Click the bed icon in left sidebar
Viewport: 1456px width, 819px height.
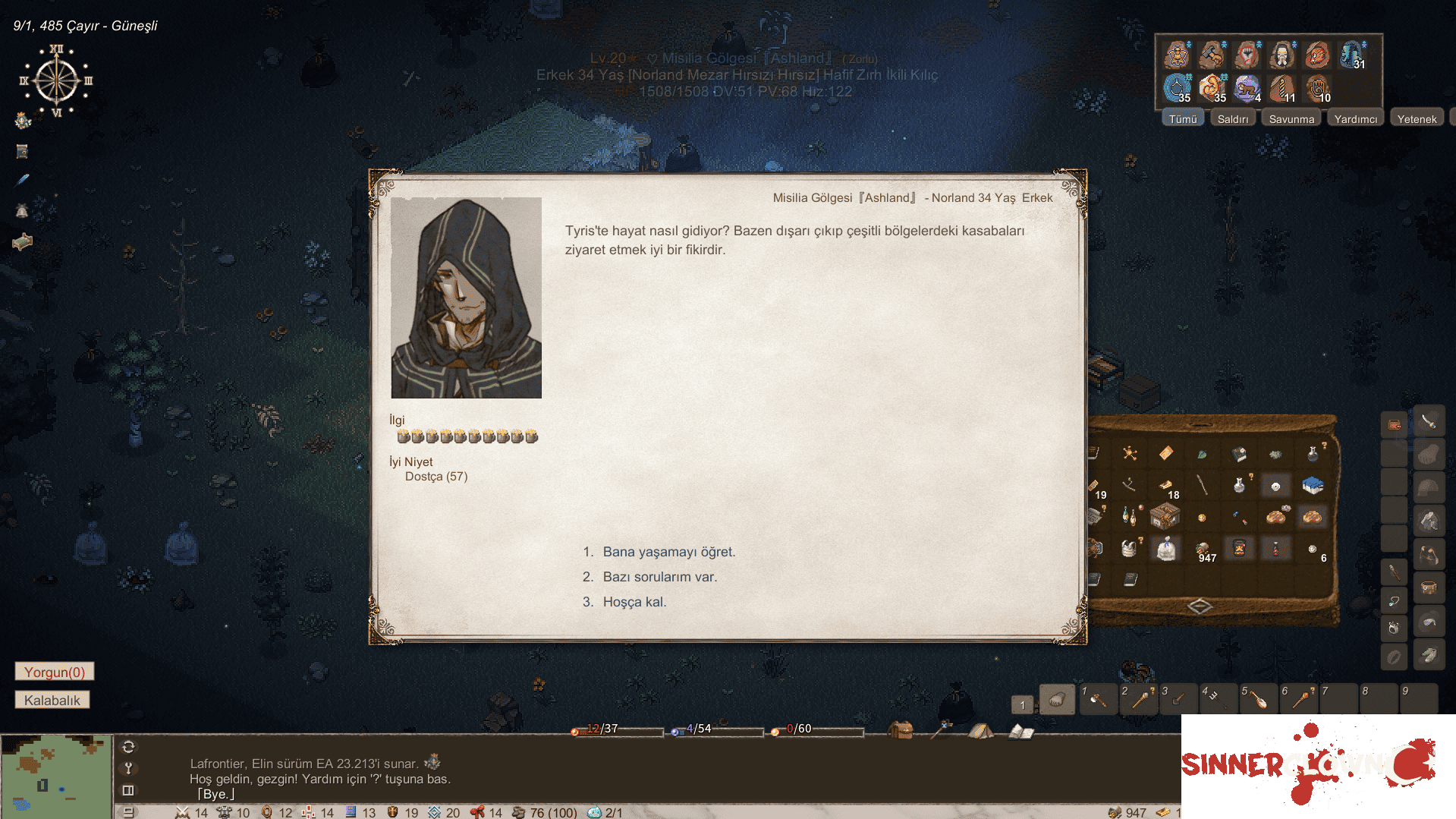[23, 242]
